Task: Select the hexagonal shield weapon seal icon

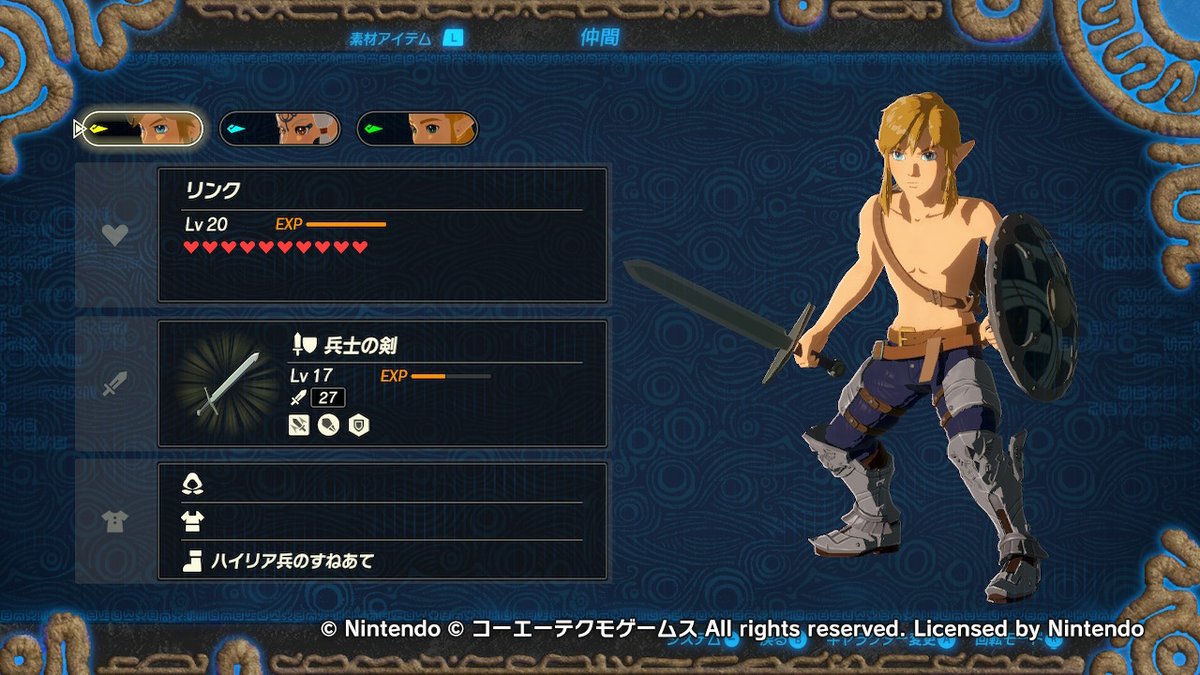Action: click(357, 424)
